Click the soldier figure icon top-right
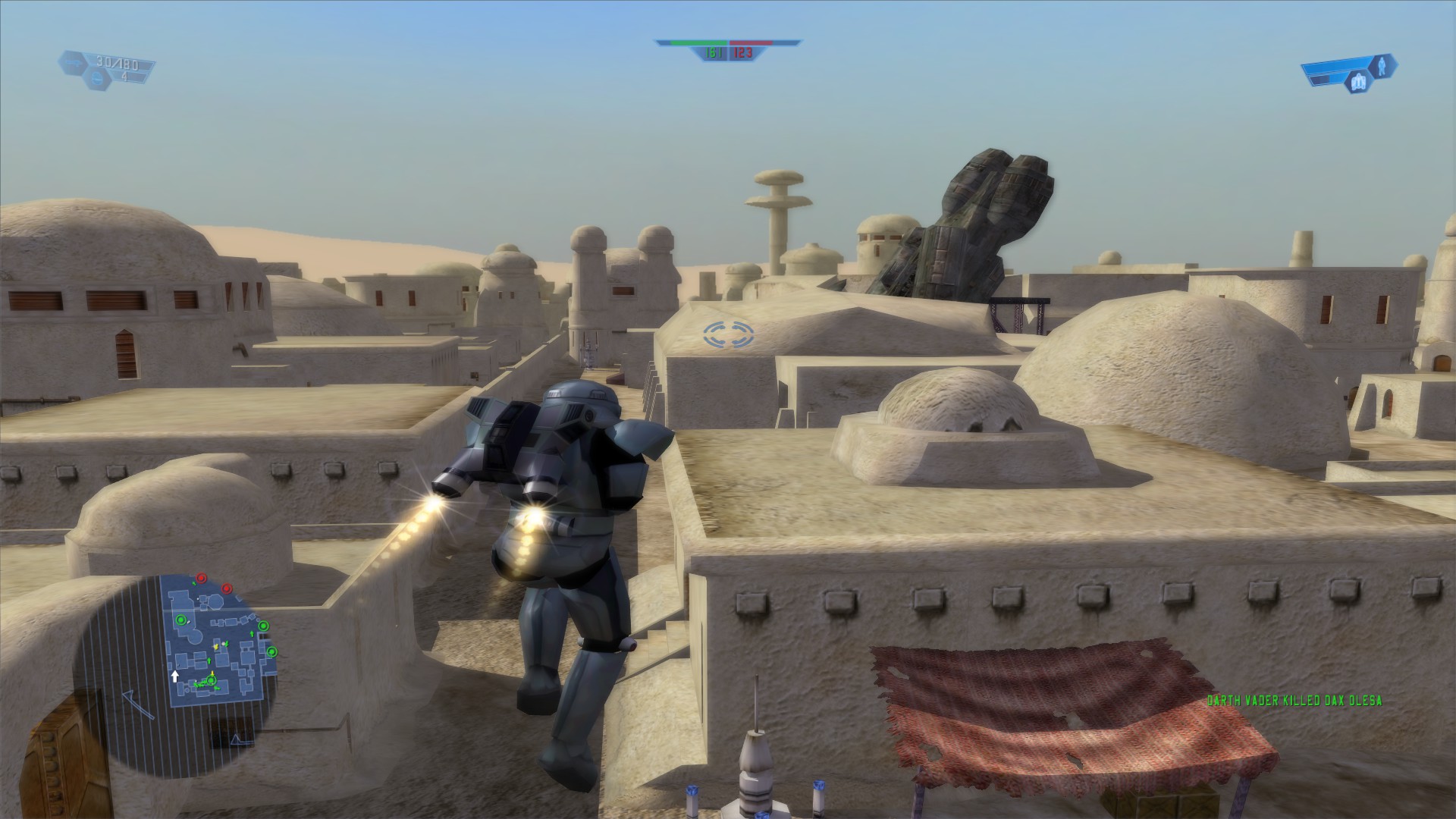 (1383, 67)
